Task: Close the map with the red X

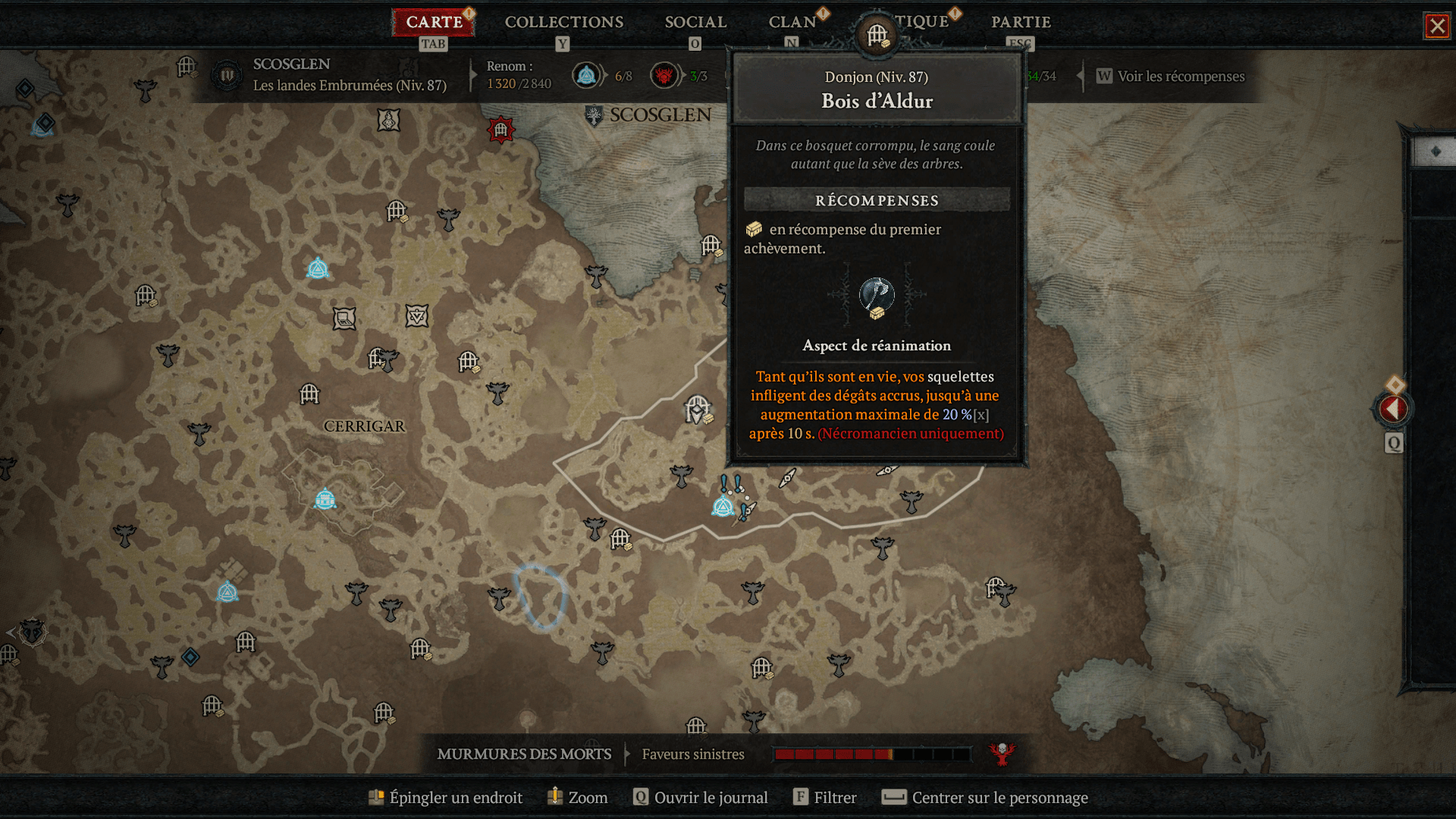Action: pyautogui.click(x=1436, y=27)
